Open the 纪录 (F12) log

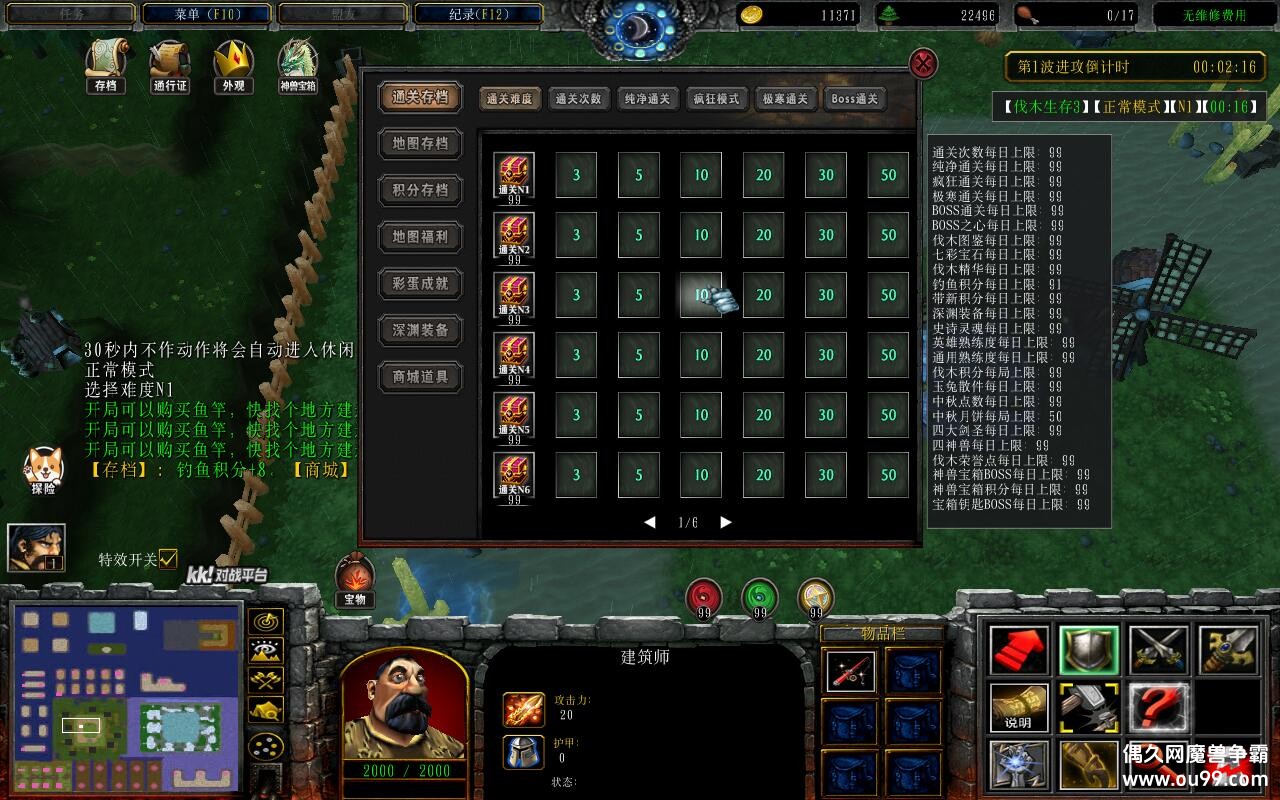click(478, 14)
